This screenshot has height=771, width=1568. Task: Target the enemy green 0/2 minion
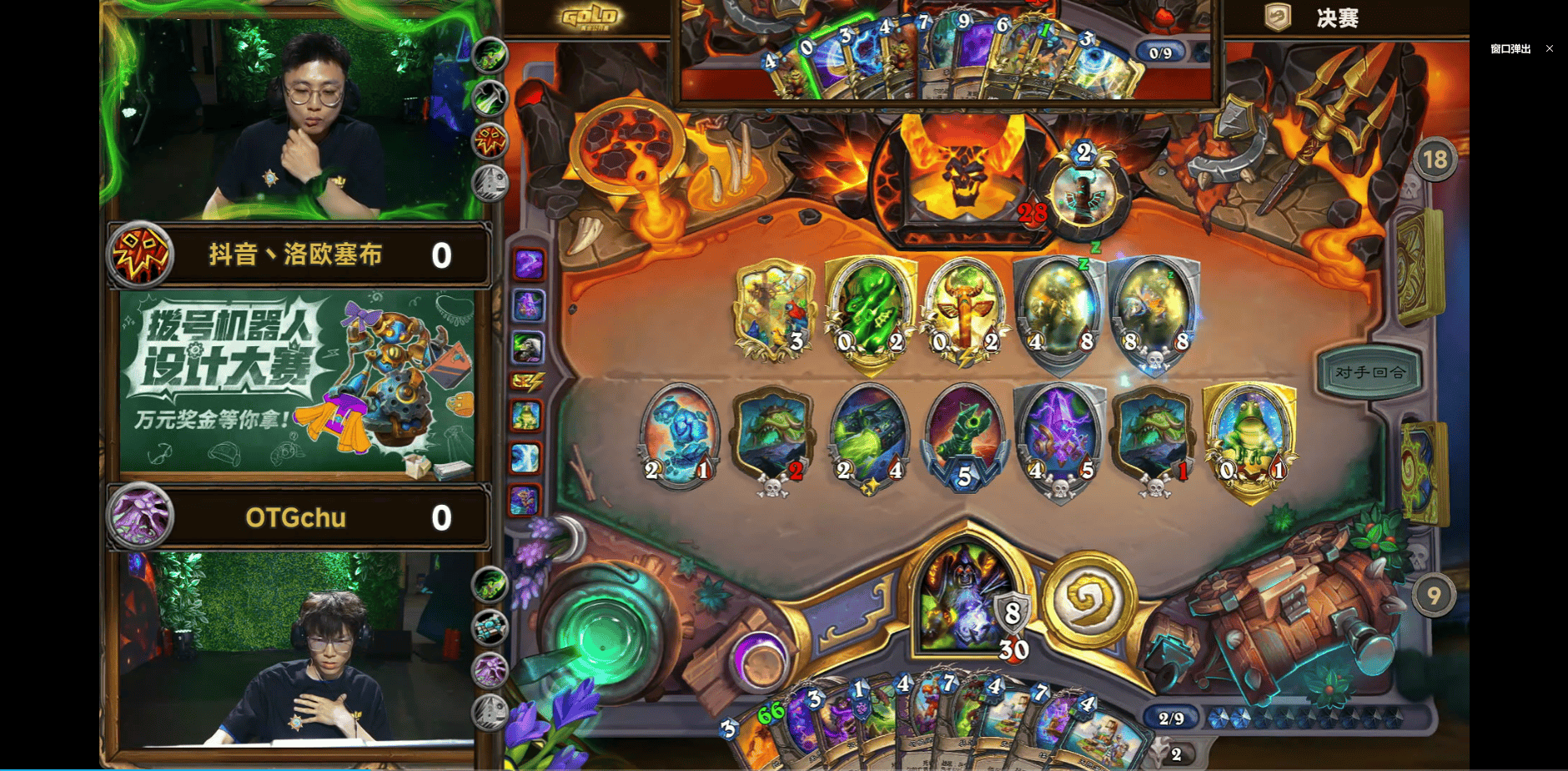tap(869, 311)
